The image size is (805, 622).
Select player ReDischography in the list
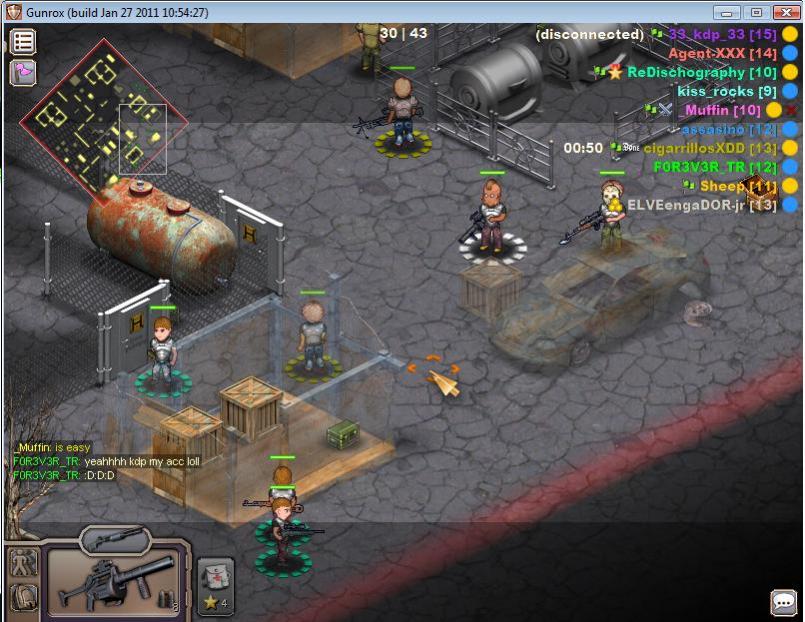701,72
